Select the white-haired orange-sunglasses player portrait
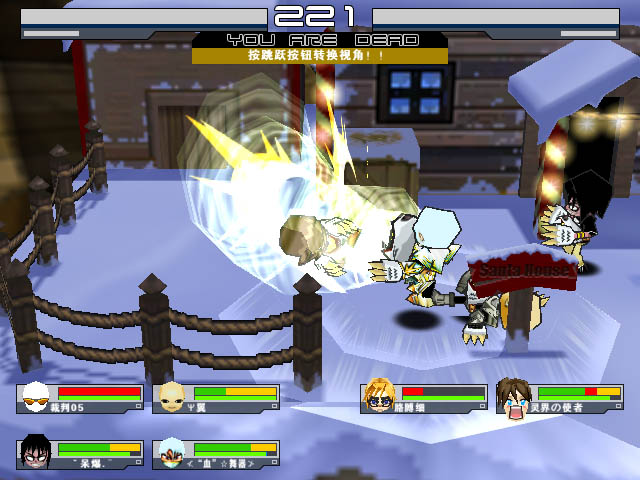This screenshot has width=640, height=480. (37, 398)
